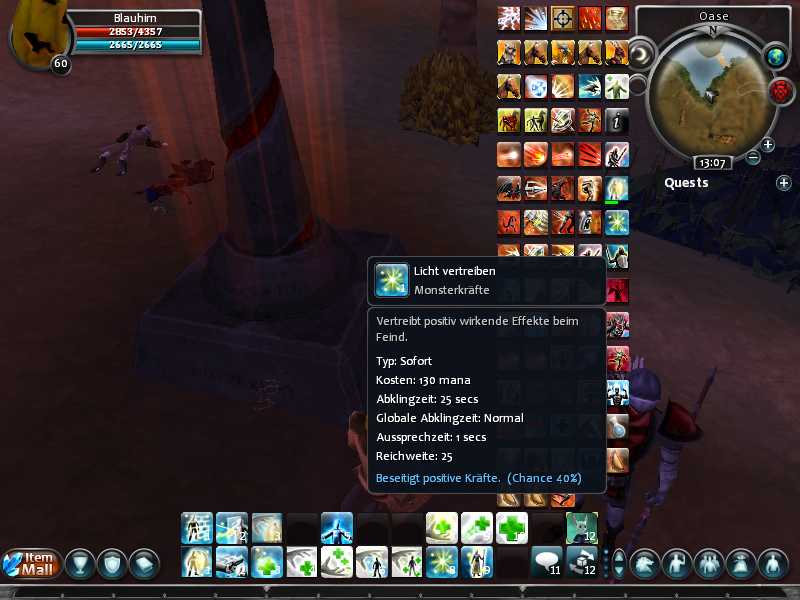Click the black info 'i' icon
800x600 pixels.
(x=617, y=120)
